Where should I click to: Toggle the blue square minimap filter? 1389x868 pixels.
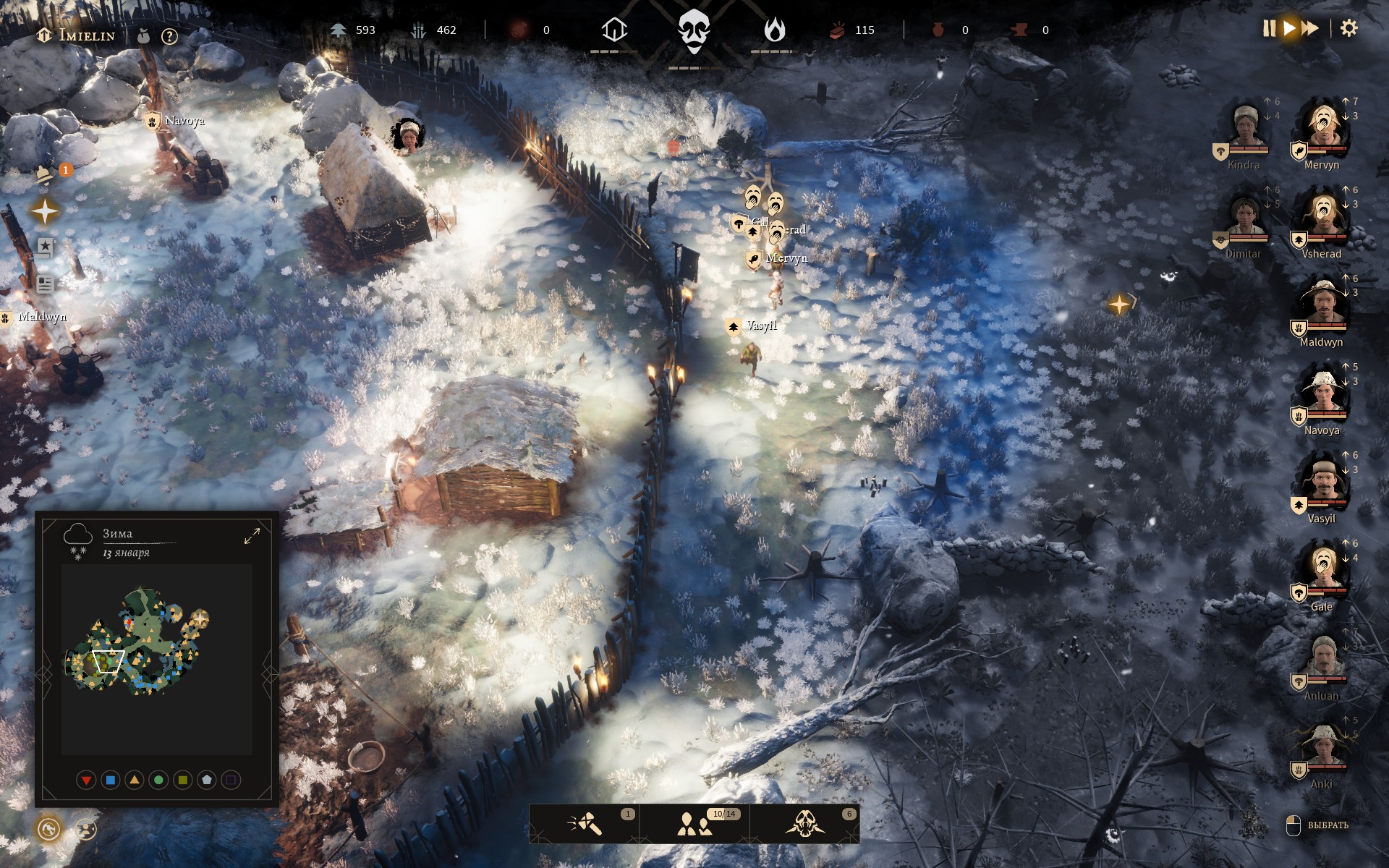click(110, 780)
